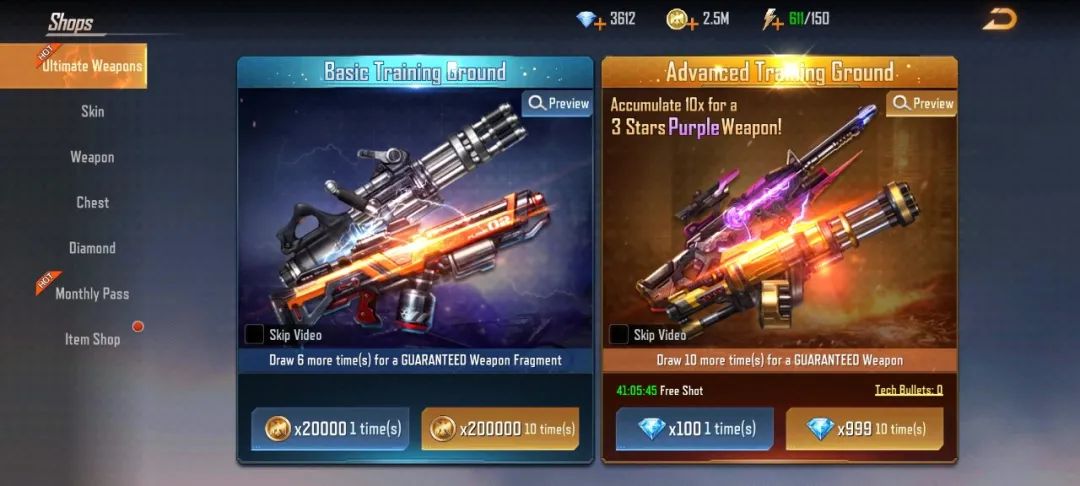Add more gold coins via the coin icon
Viewport: 1080px width, 486px height.
tap(679, 19)
